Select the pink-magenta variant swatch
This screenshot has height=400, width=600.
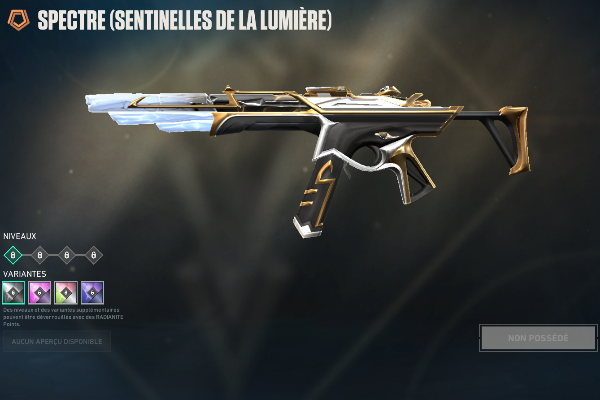(40, 293)
